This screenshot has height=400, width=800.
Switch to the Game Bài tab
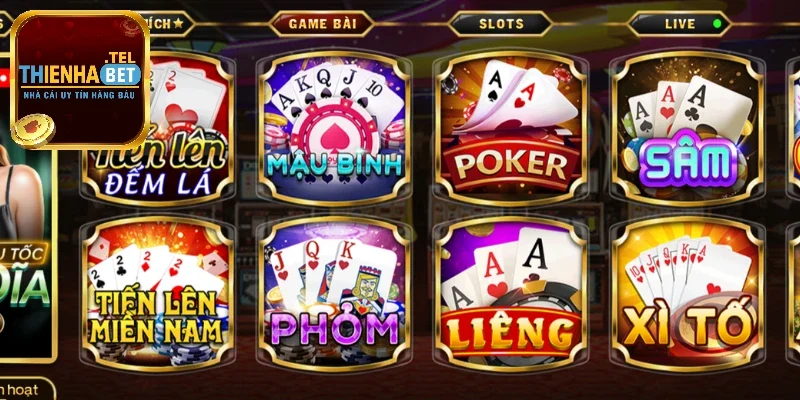point(325,22)
